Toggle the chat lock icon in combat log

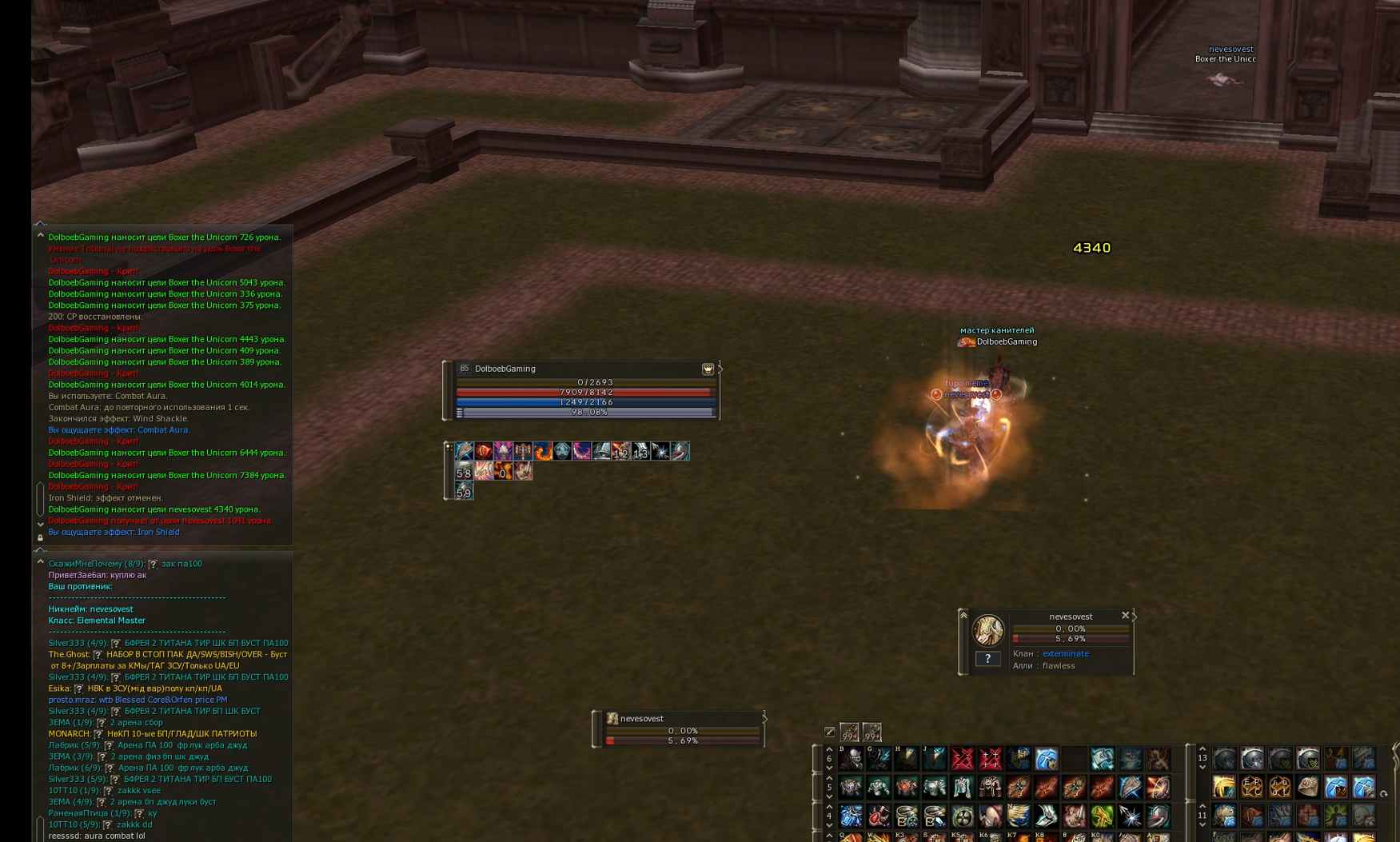[40, 537]
